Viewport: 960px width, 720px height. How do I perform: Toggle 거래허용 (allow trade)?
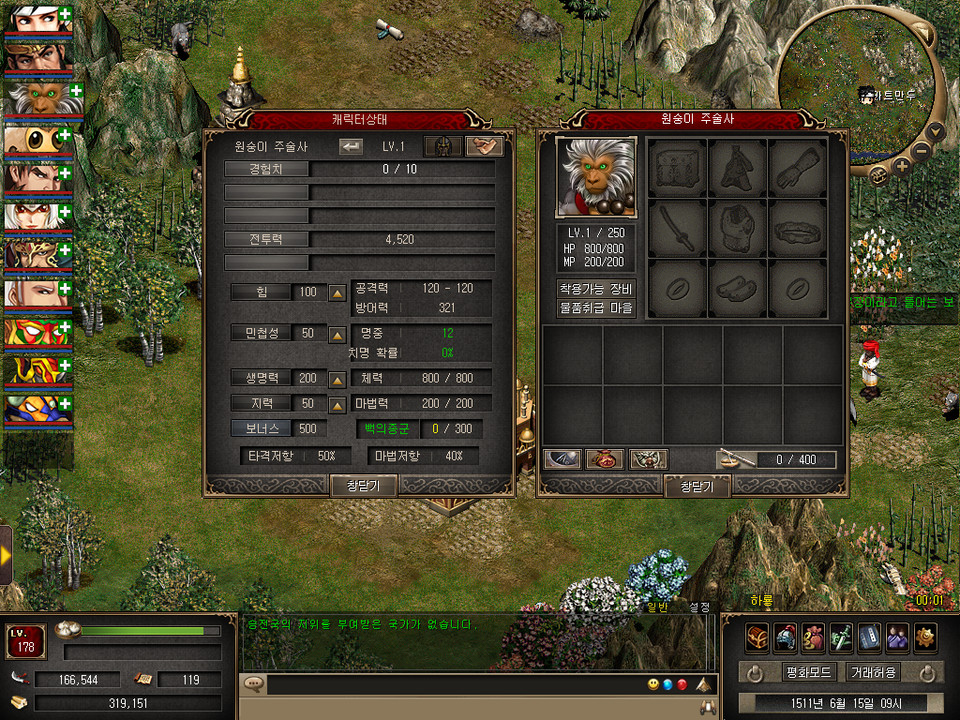(872, 672)
